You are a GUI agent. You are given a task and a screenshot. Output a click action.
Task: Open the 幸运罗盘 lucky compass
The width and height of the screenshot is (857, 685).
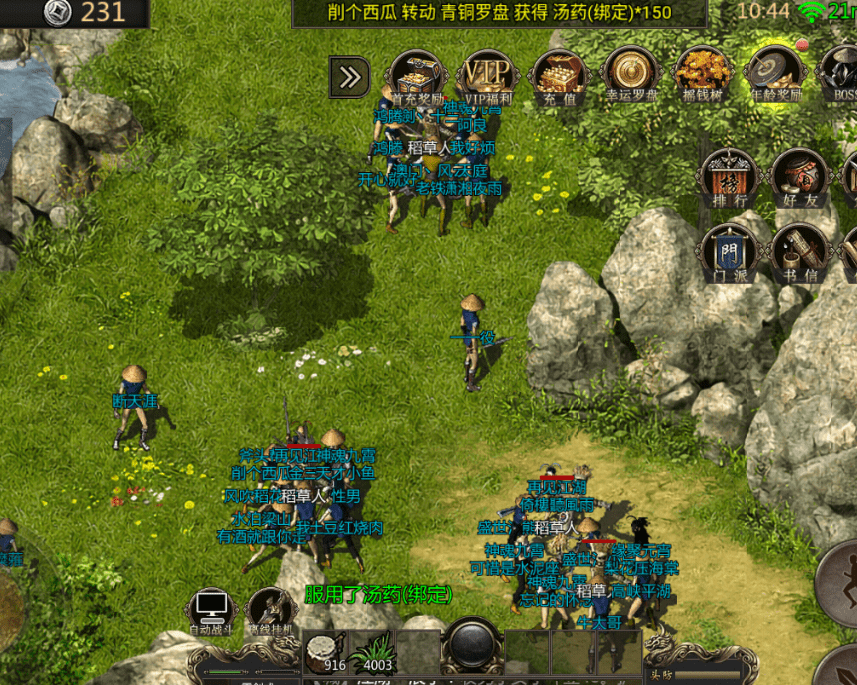coord(629,74)
